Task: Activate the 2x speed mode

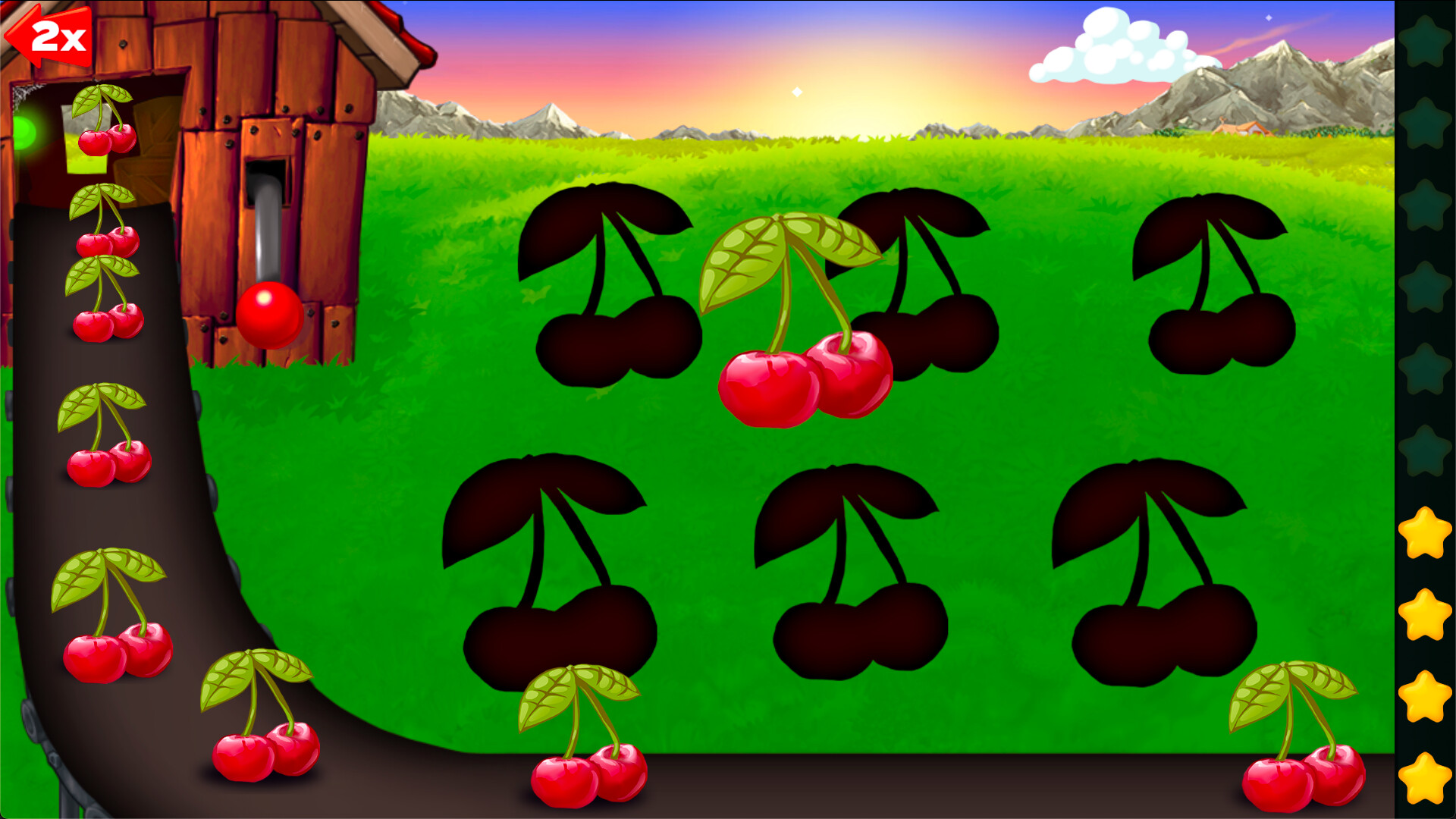Action: pos(53,36)
